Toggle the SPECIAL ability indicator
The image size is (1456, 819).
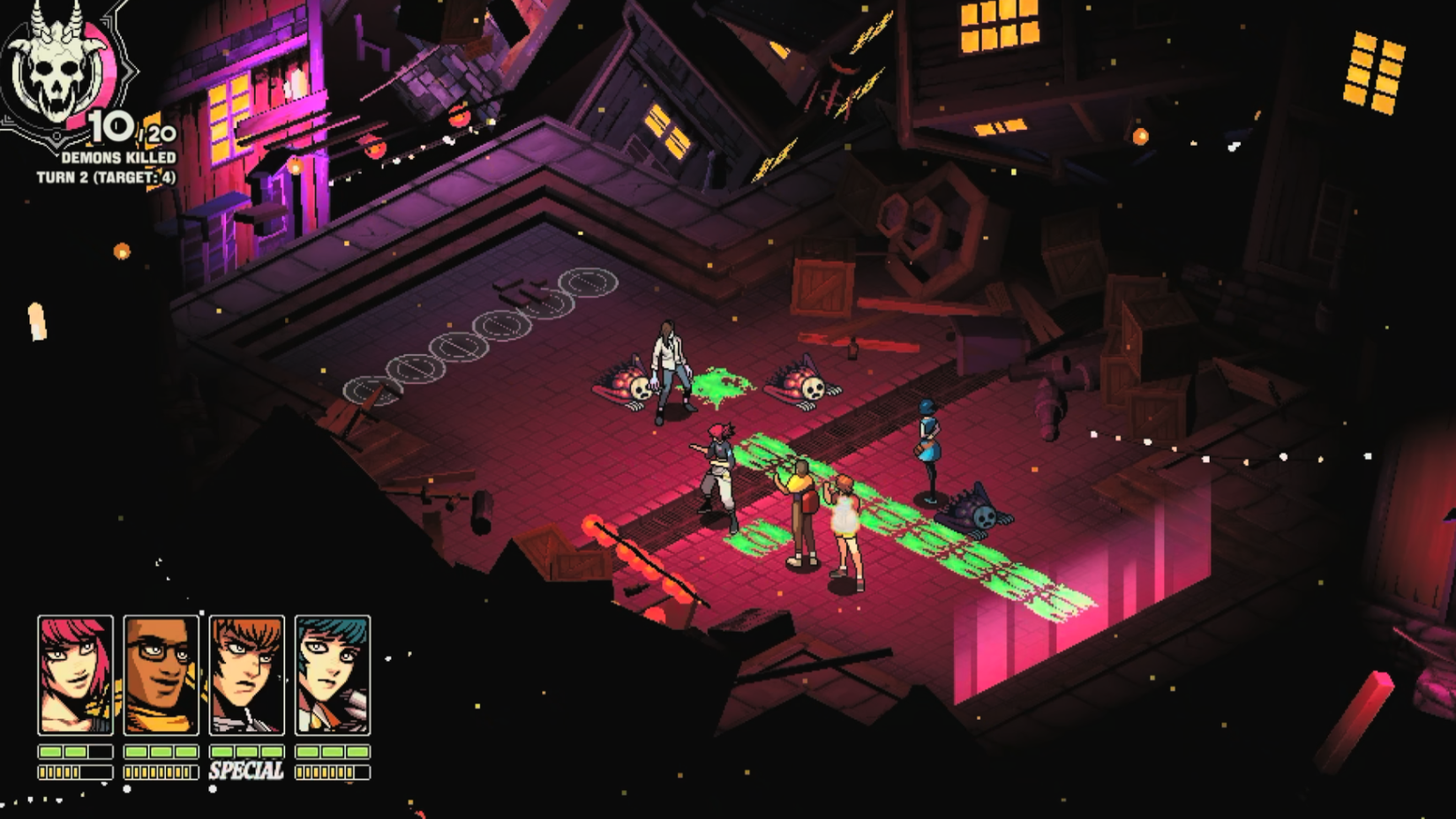click(245, 770)
